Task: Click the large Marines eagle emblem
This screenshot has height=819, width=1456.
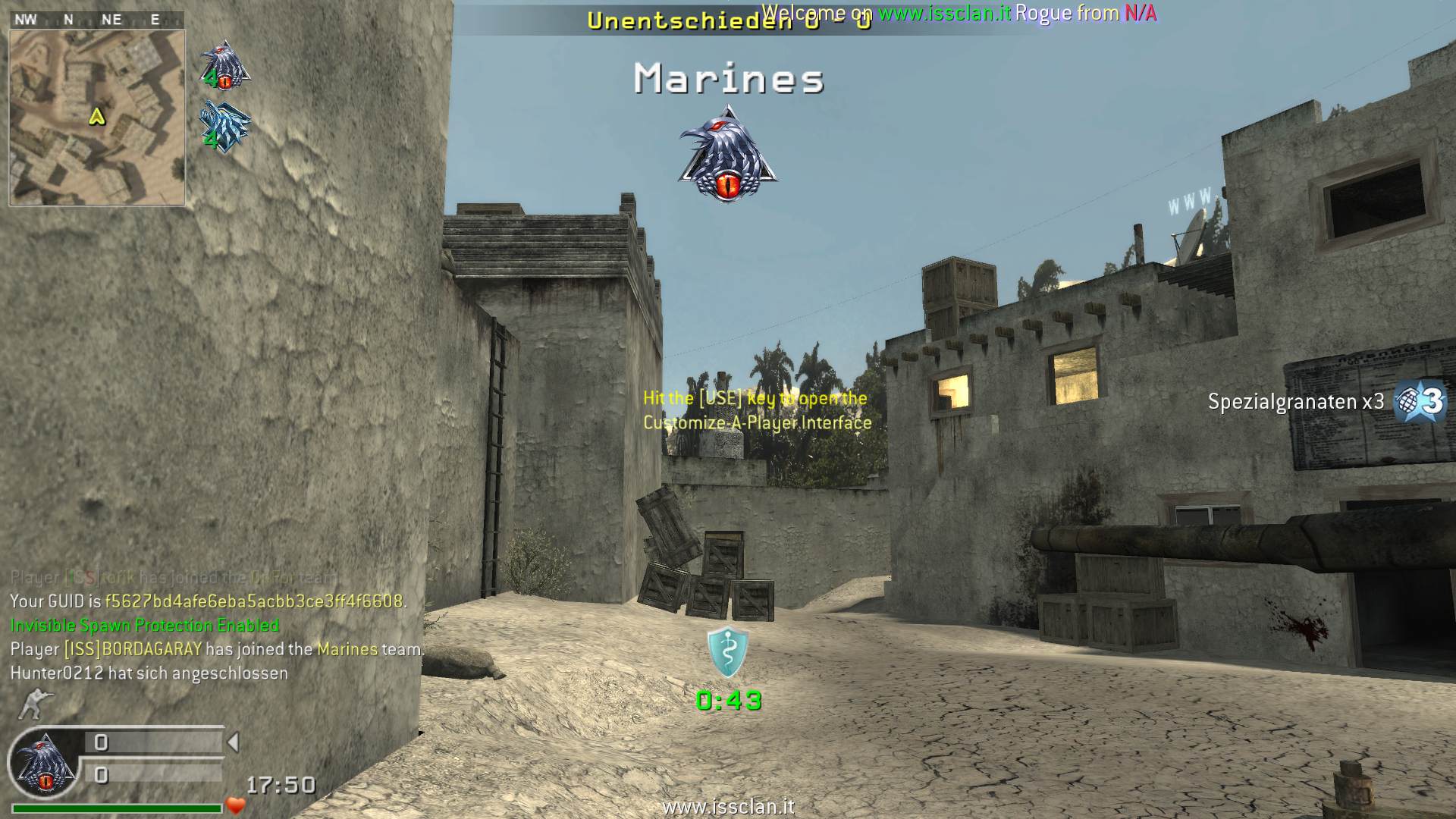Action: tap(728, 155)
